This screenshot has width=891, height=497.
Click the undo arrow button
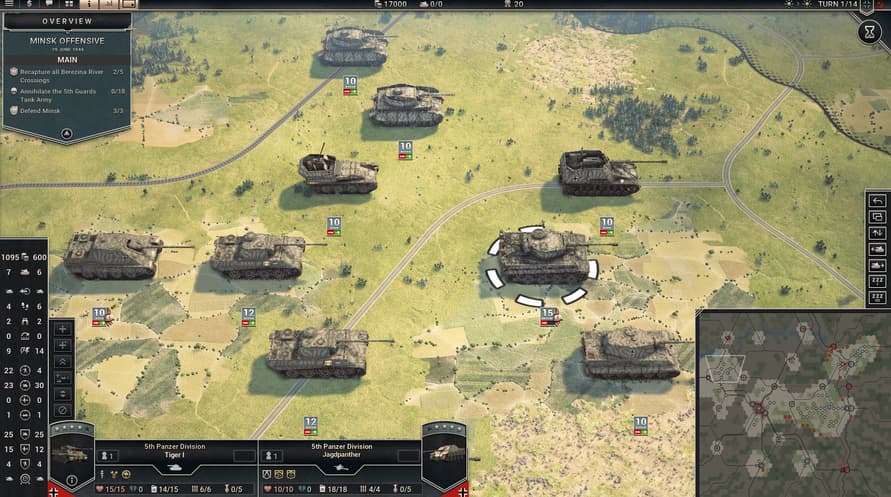pyautogui.click(x=877, y=201)
